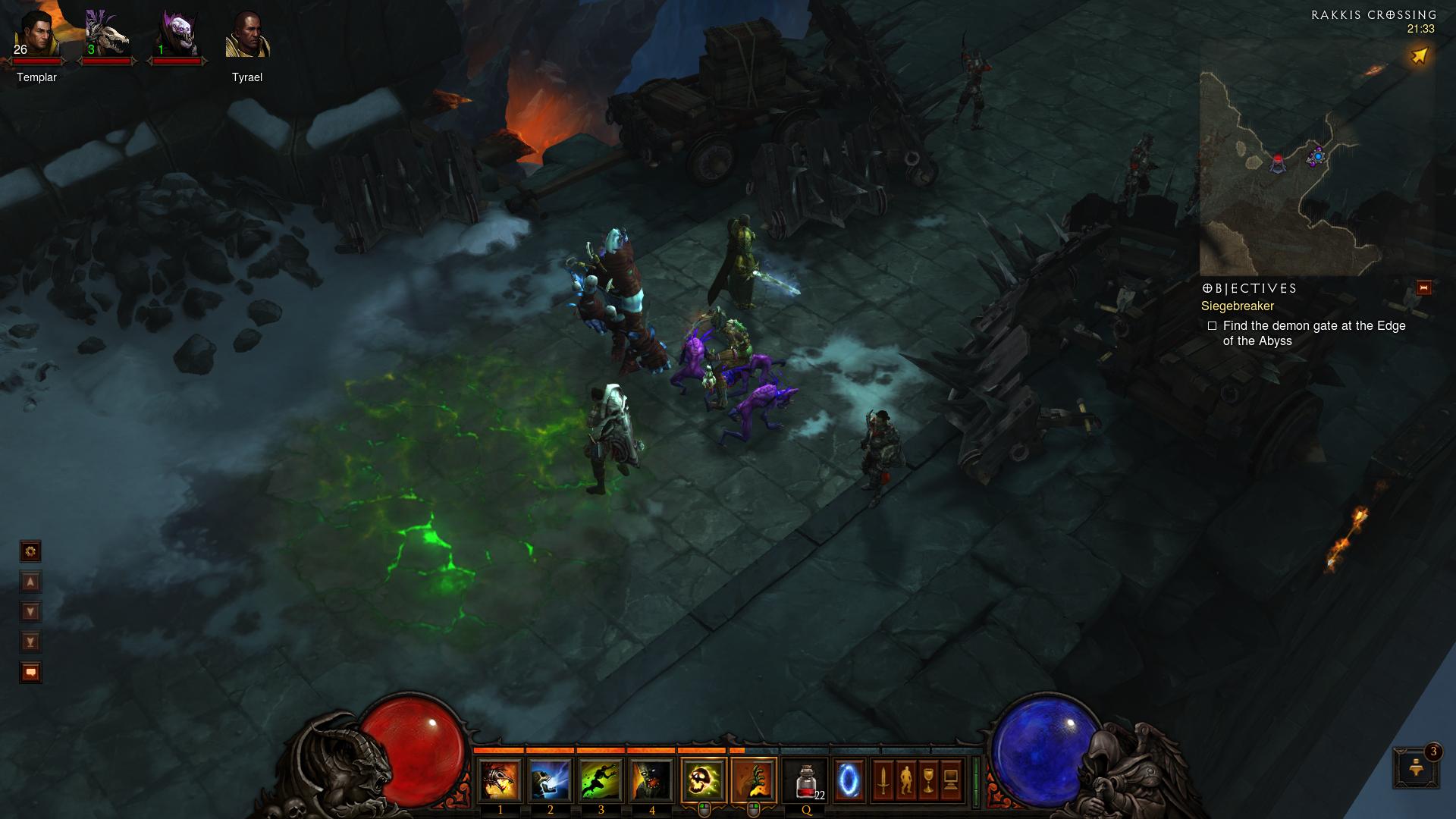Collapse the Objectives tracker
The width and height of the screenshot is (1456, 819).
[x=1423, y=288]
